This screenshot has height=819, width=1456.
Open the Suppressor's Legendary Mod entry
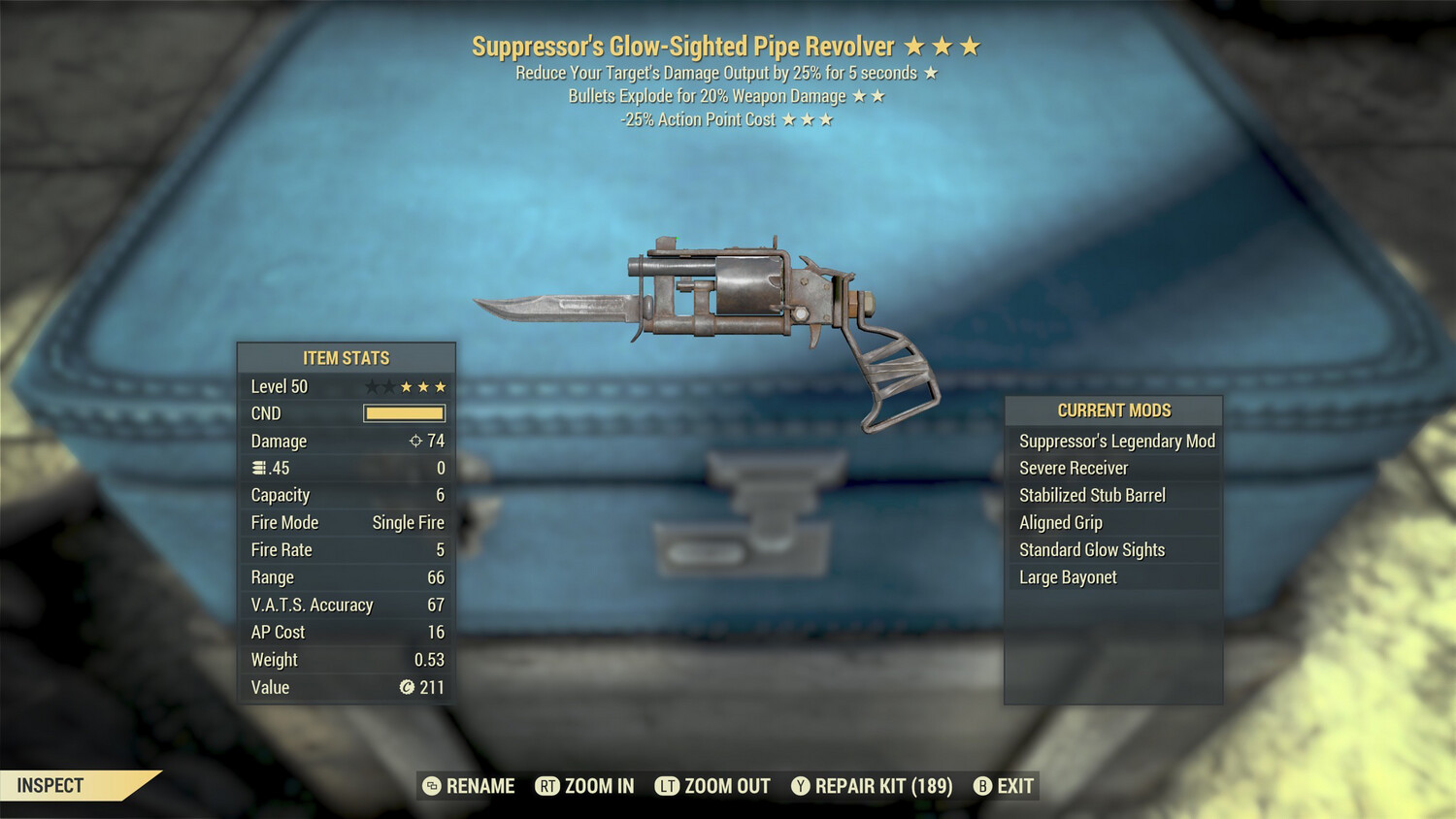[x=1116, y=441]
